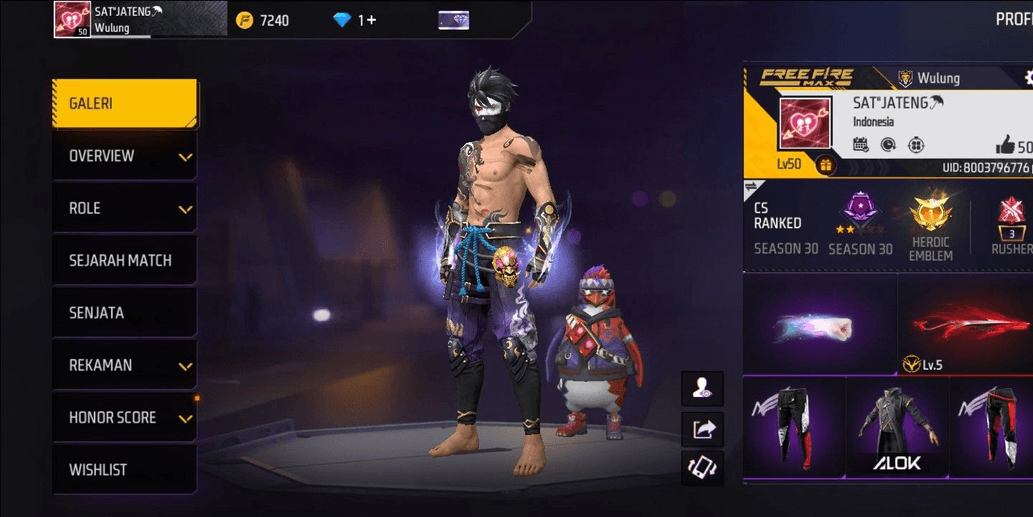
Task: Tap the rotate phone icon button
Action: click(702, 468)
